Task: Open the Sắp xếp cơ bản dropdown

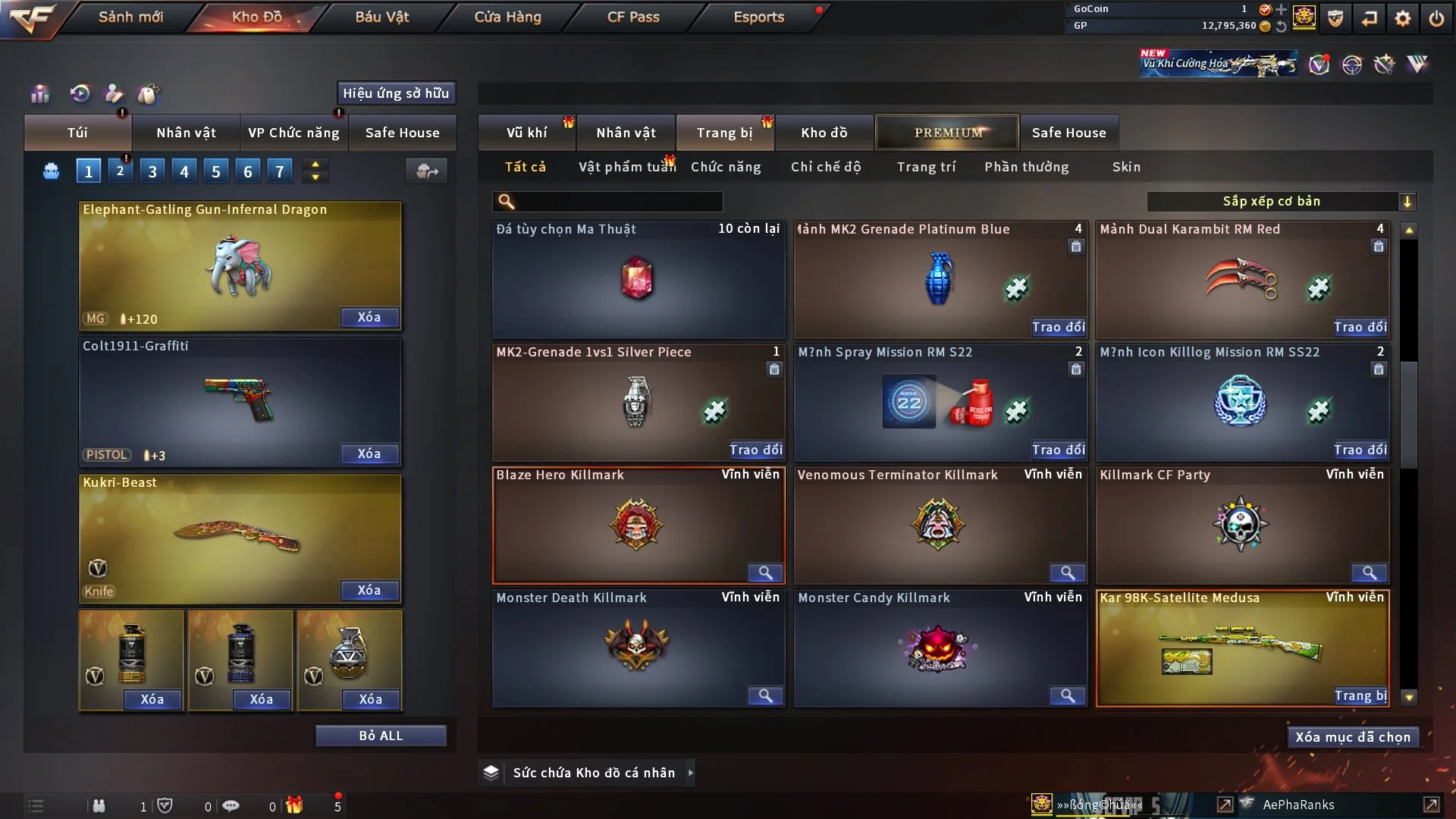Action: [x=1281, y=201]
